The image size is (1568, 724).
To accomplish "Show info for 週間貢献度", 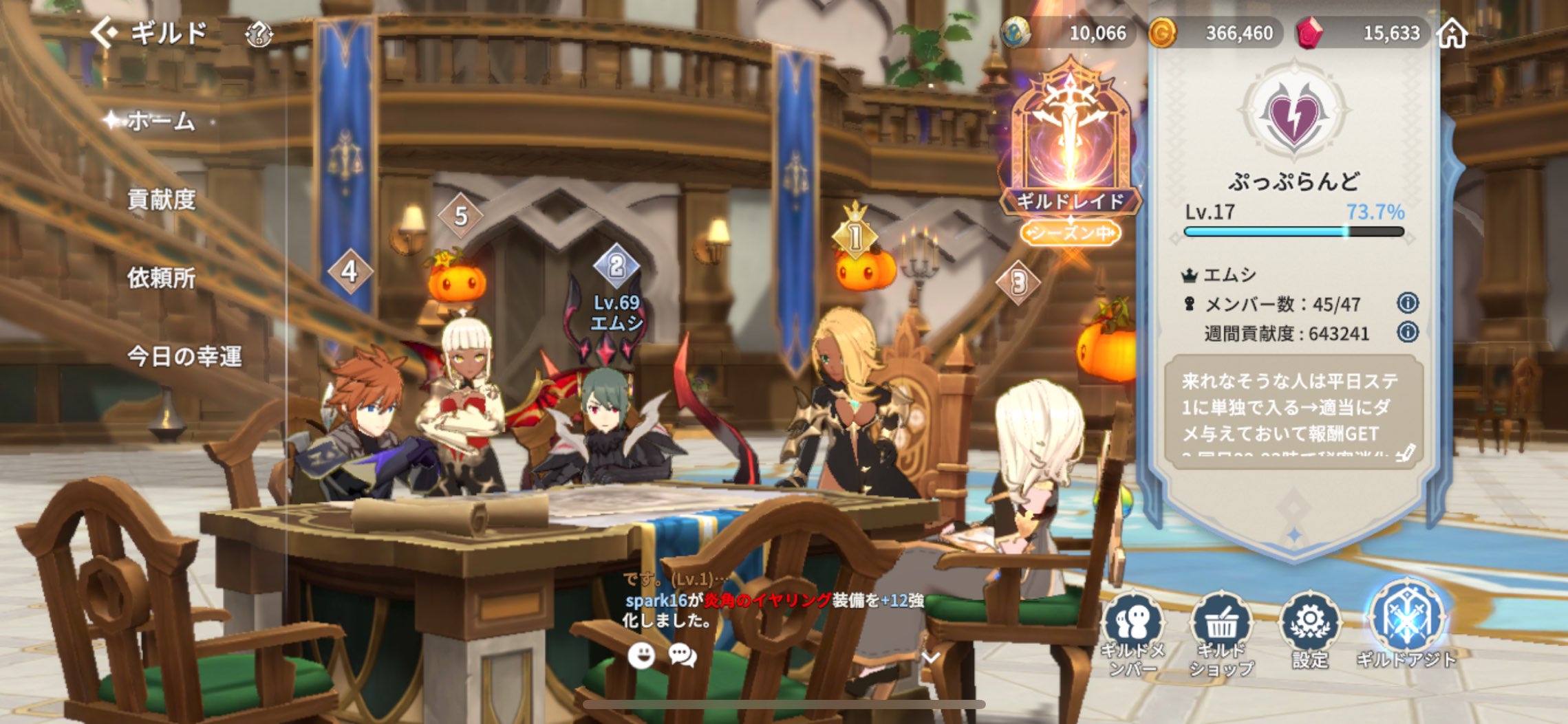I will click(x=1408, y=333).
